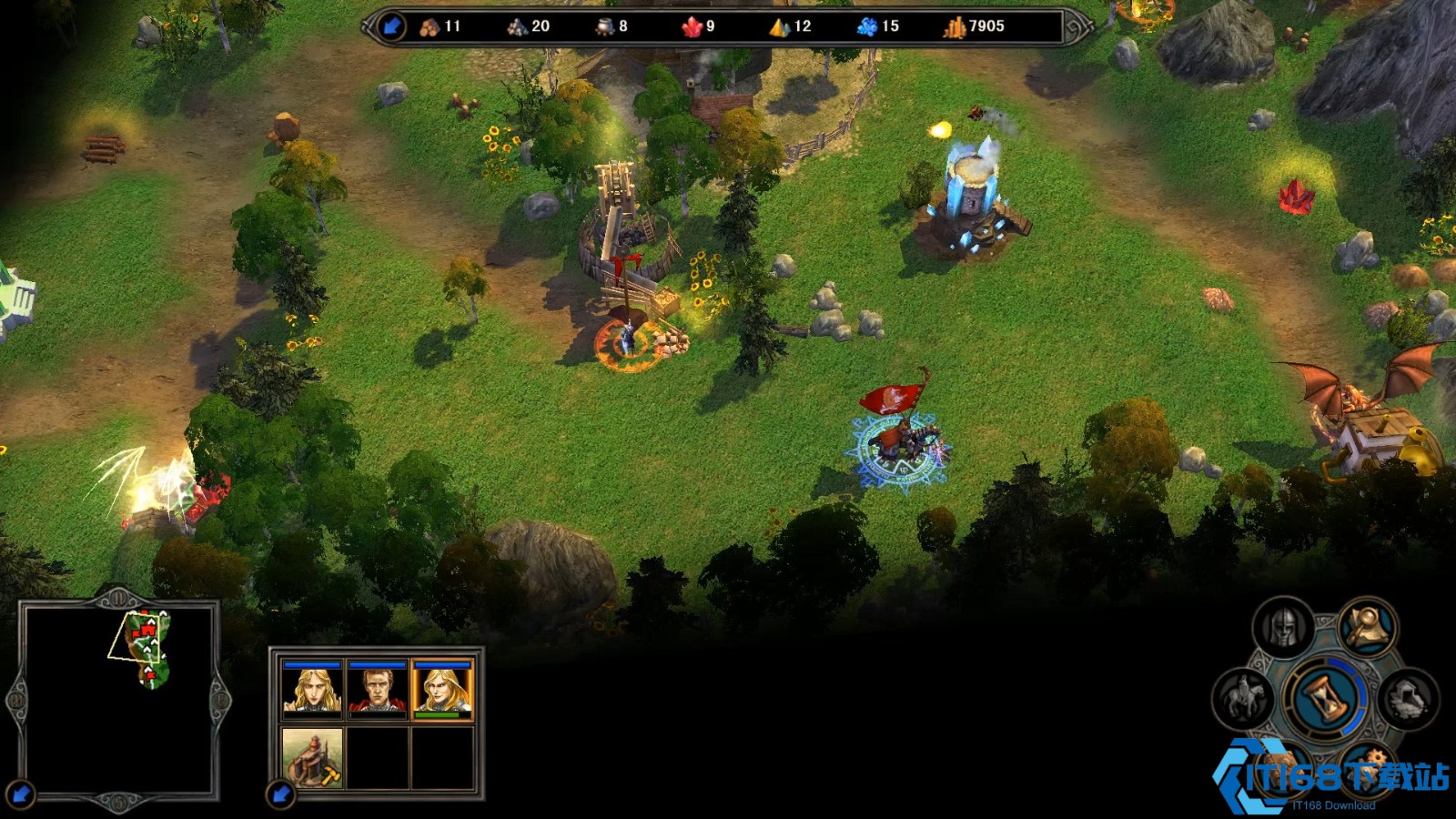Open the hero screen via the helmet icon
1456x819 pixels.
point(1282,627)
